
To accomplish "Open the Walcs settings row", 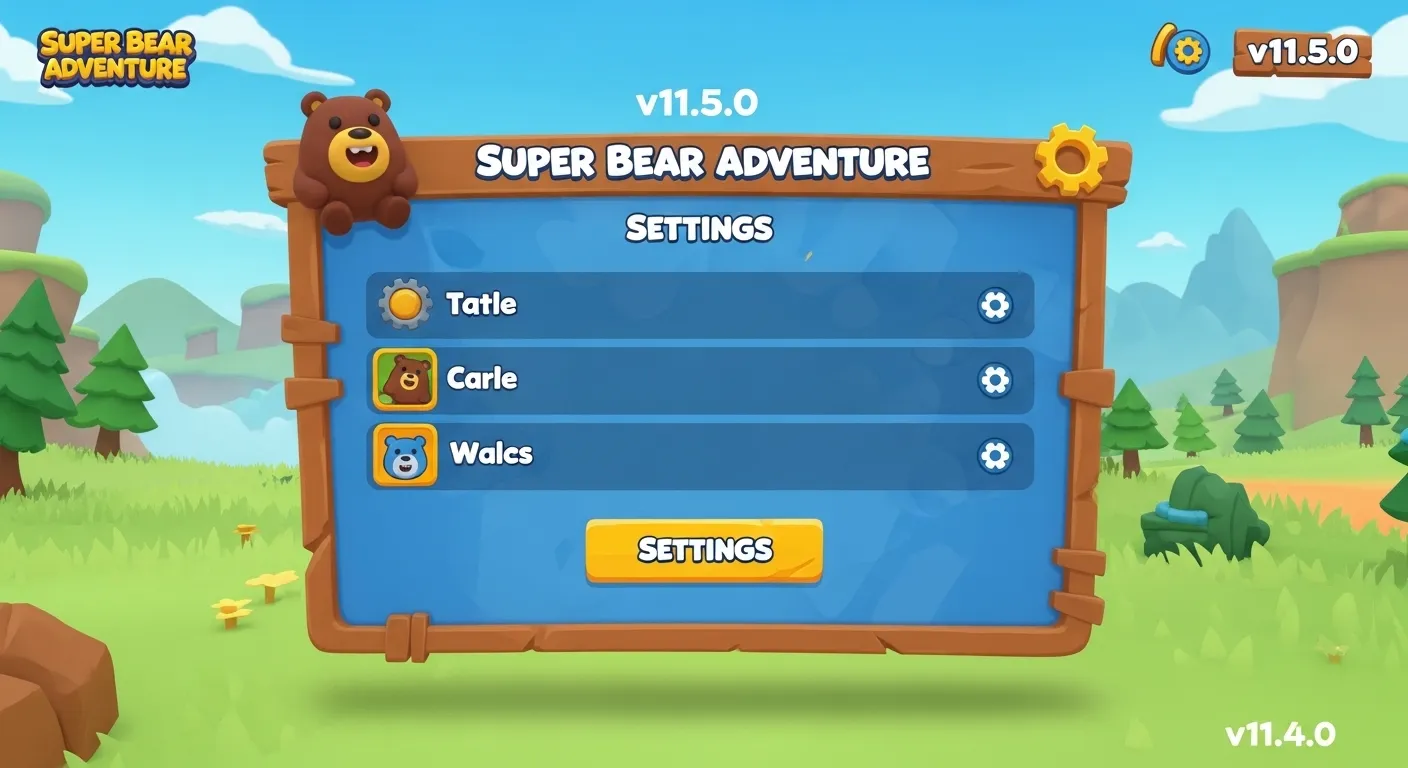I will click(700, 453).
